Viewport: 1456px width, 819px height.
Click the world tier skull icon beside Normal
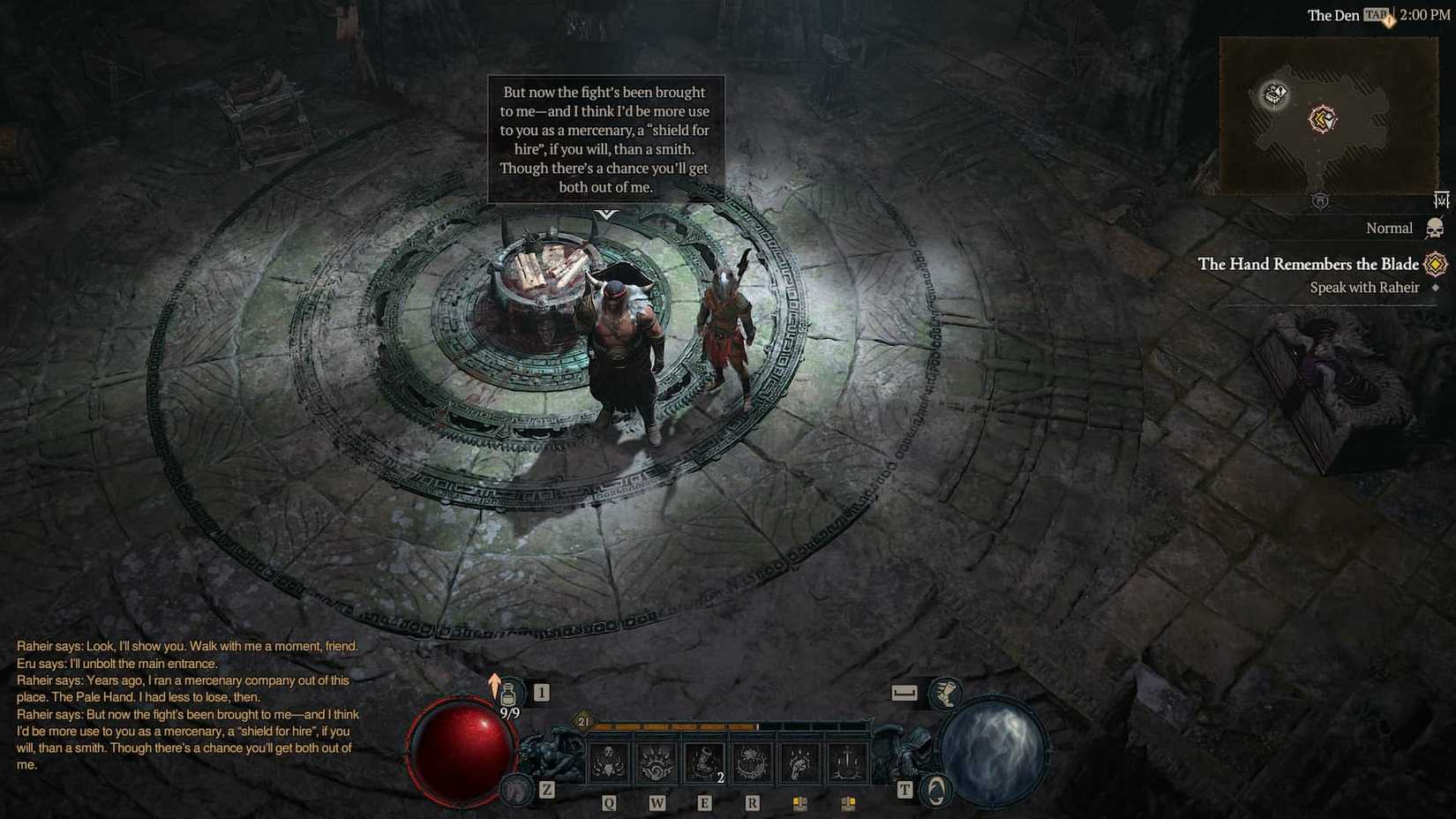coord(1433,228)
